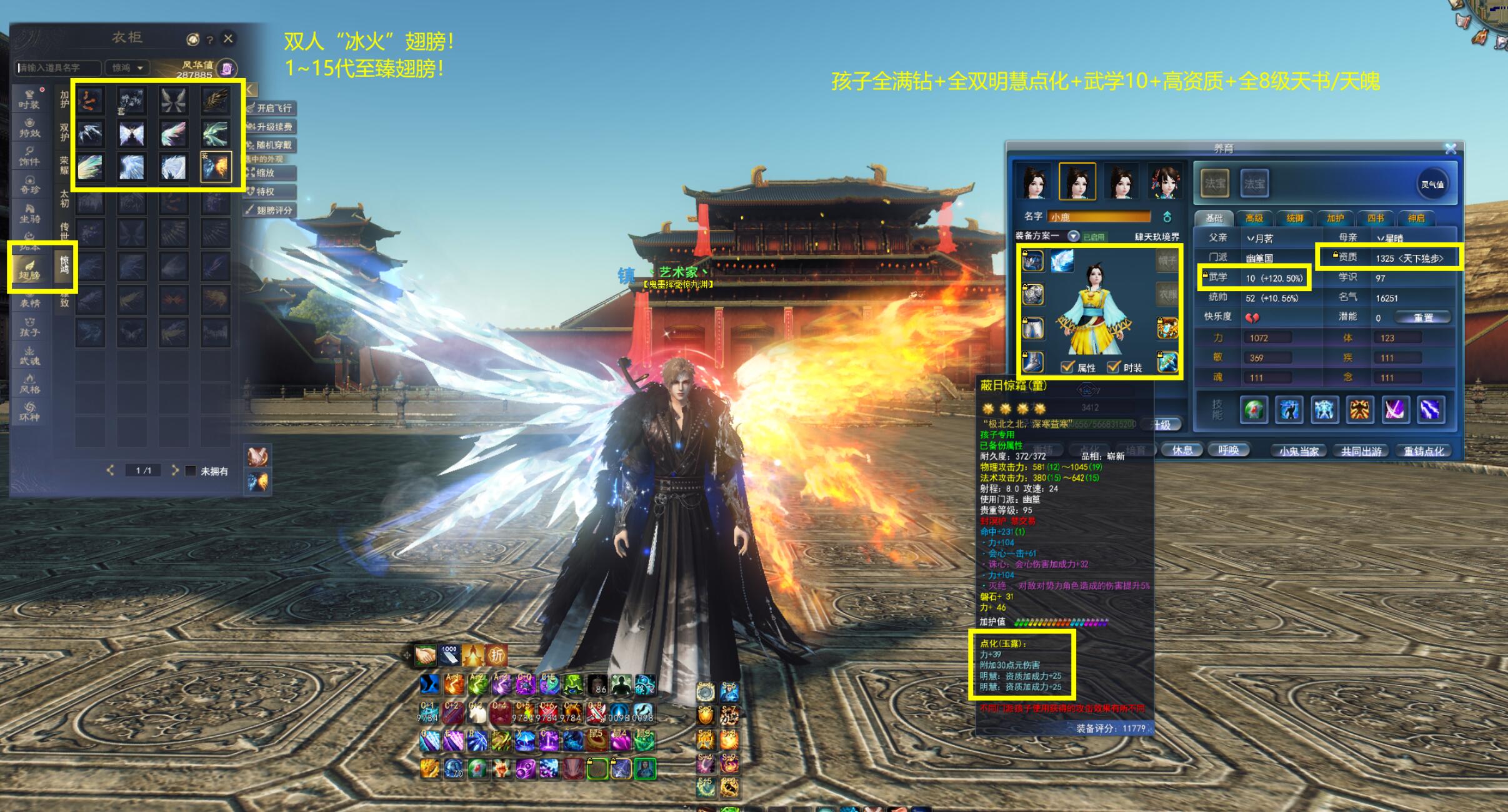Open the 四书 tab

coord(1376,218)
